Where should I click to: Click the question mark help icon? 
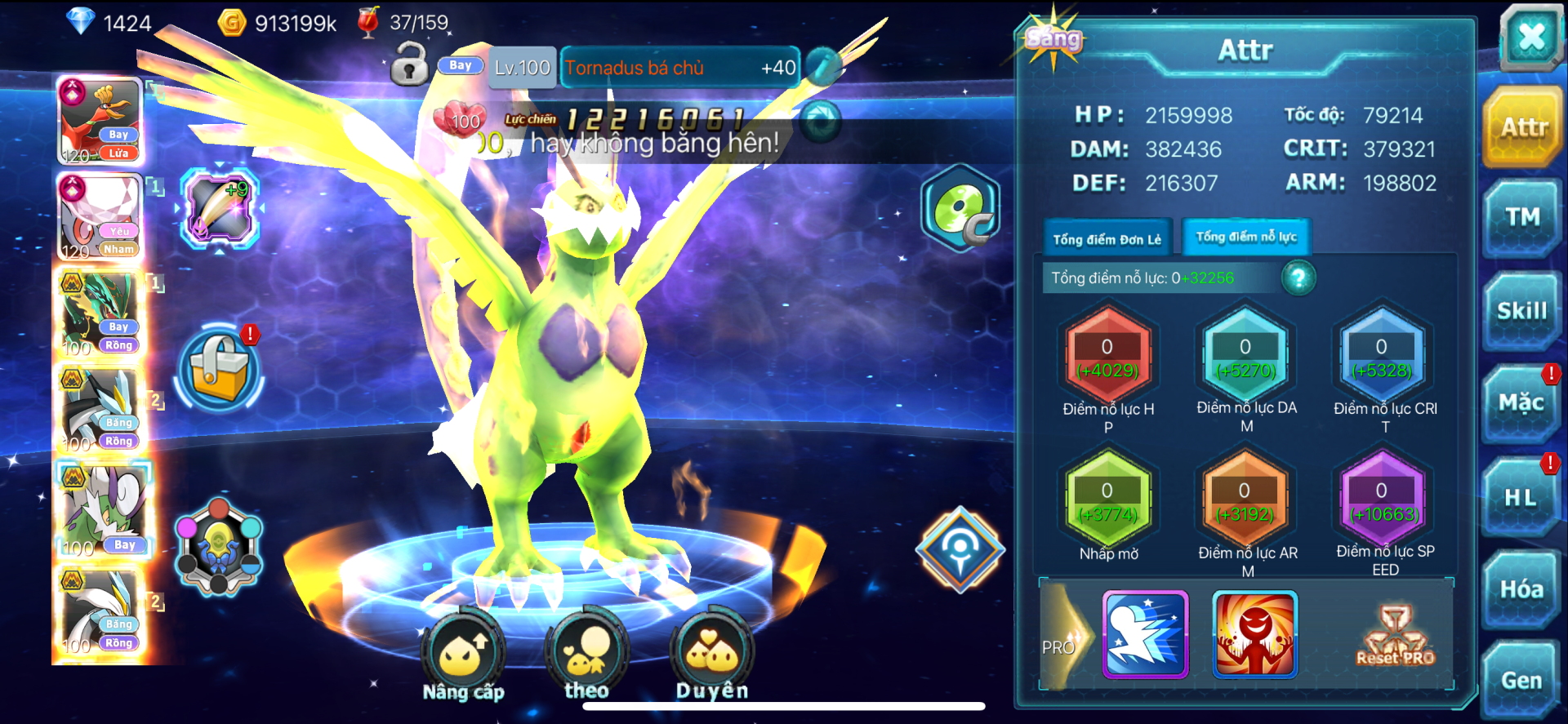tap(1298, 278)
